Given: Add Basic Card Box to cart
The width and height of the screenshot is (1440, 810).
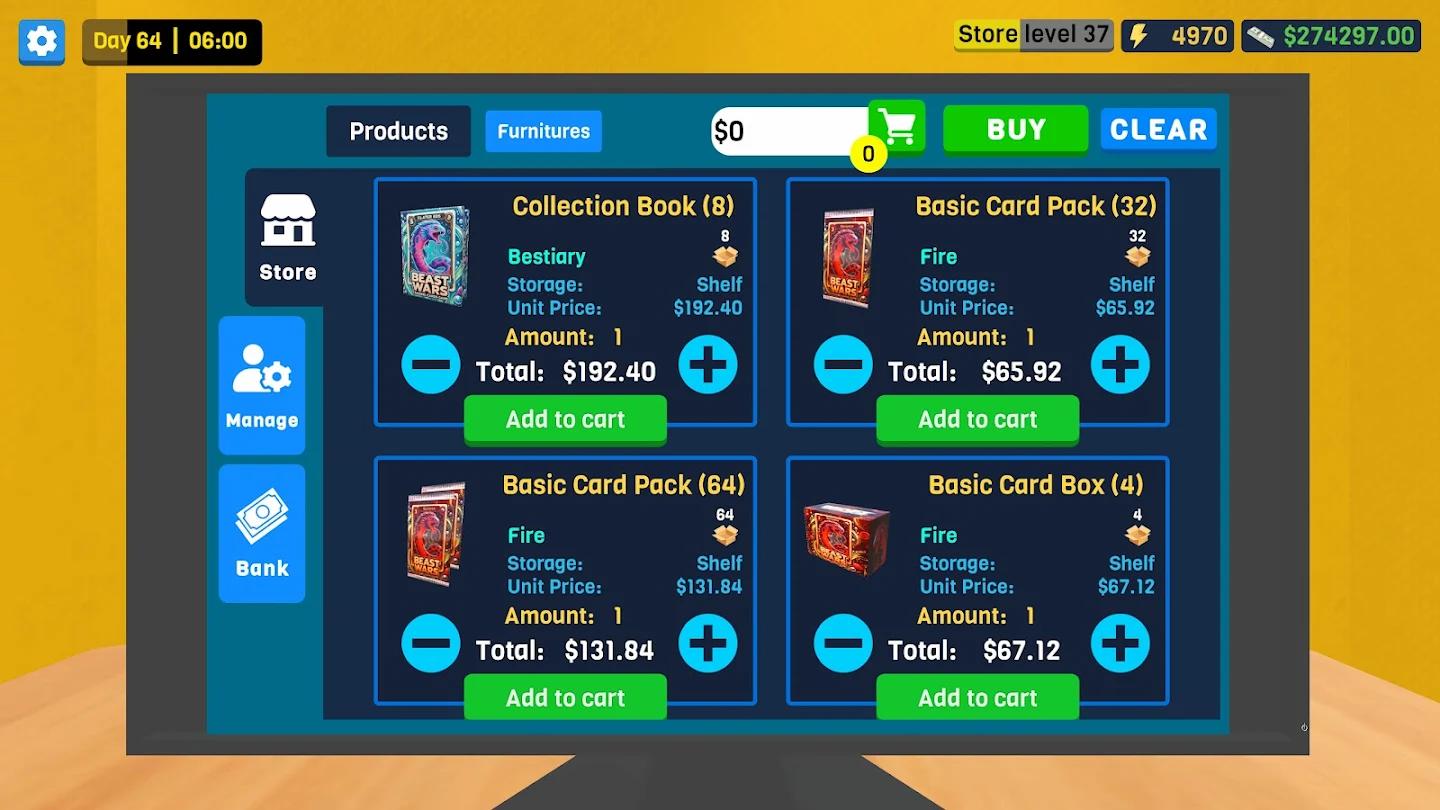Looking at the screenshot, I should pyautogui.click(x=977, y=697).
